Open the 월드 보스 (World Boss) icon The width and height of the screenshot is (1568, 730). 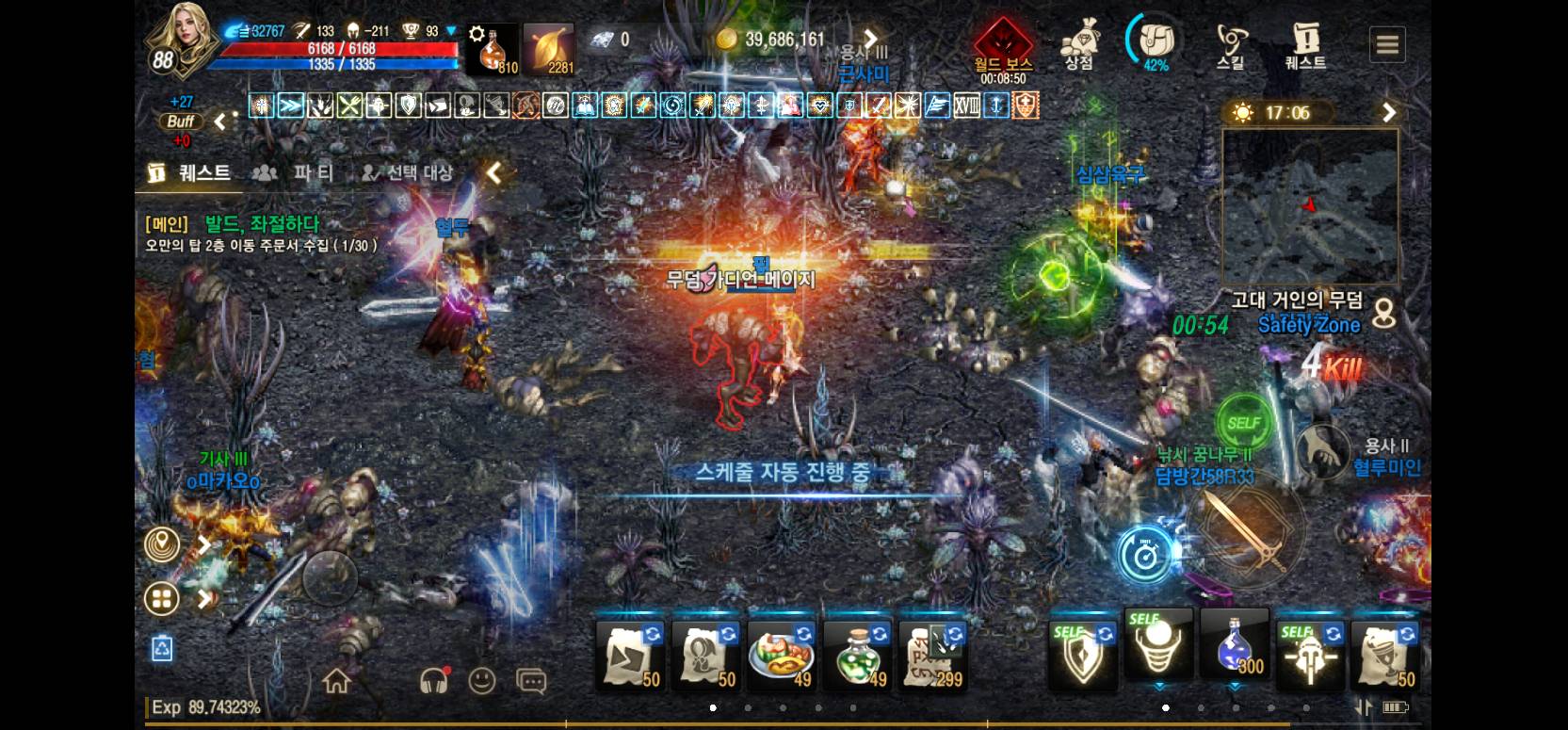1002,42
